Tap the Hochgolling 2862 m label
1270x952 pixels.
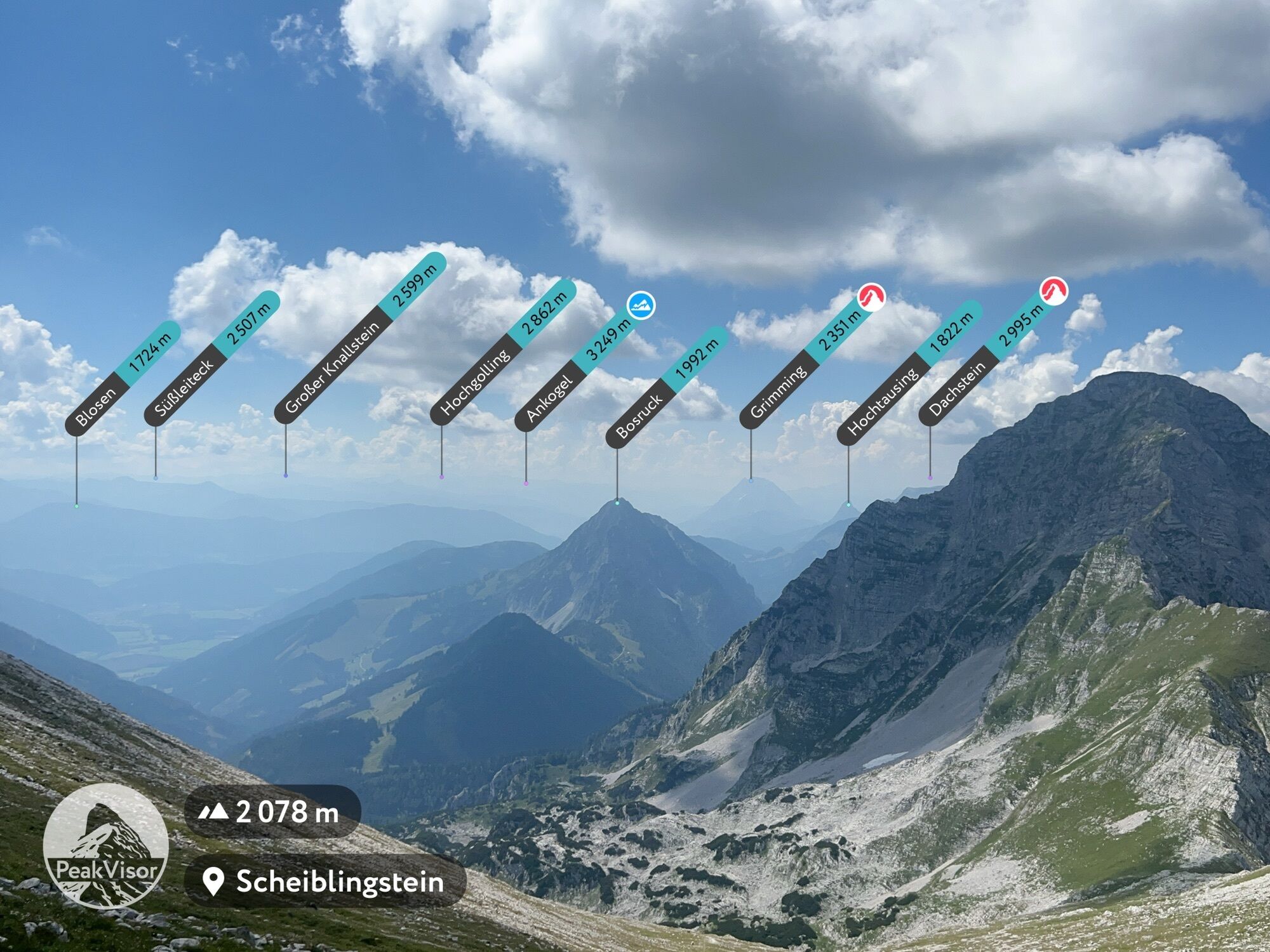coord(502,353)
